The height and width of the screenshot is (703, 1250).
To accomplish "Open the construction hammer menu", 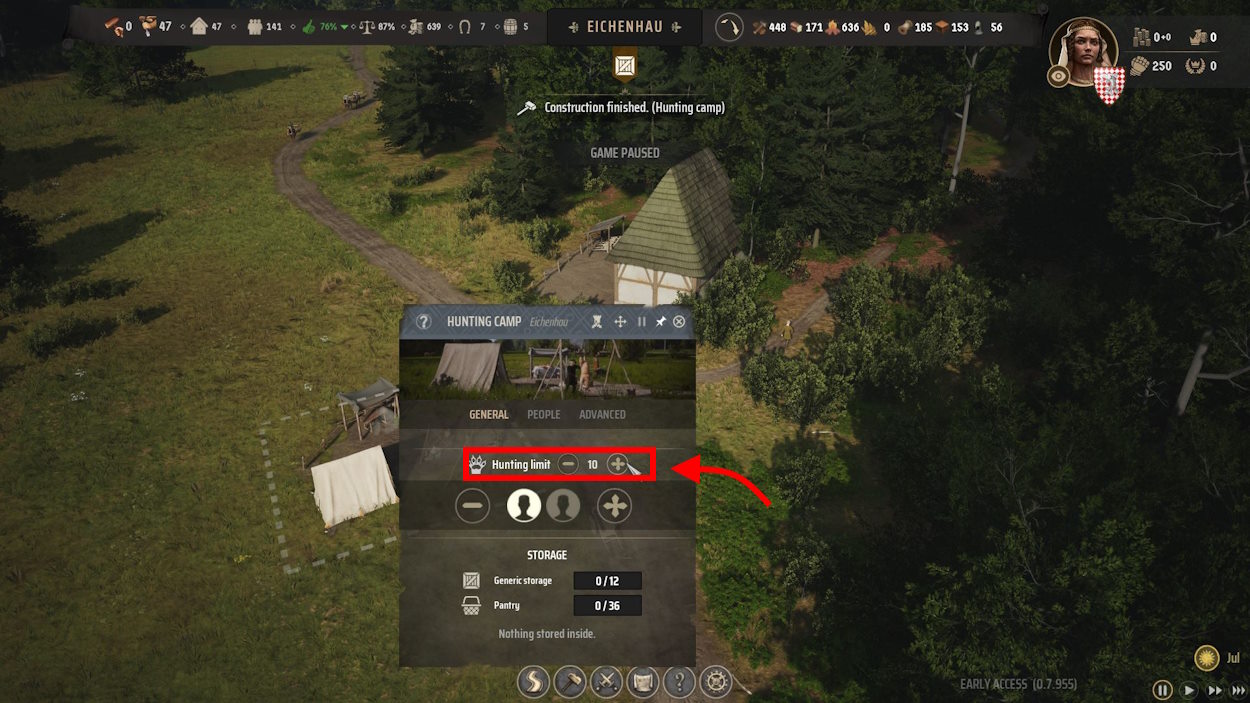I will click(570, 683).
